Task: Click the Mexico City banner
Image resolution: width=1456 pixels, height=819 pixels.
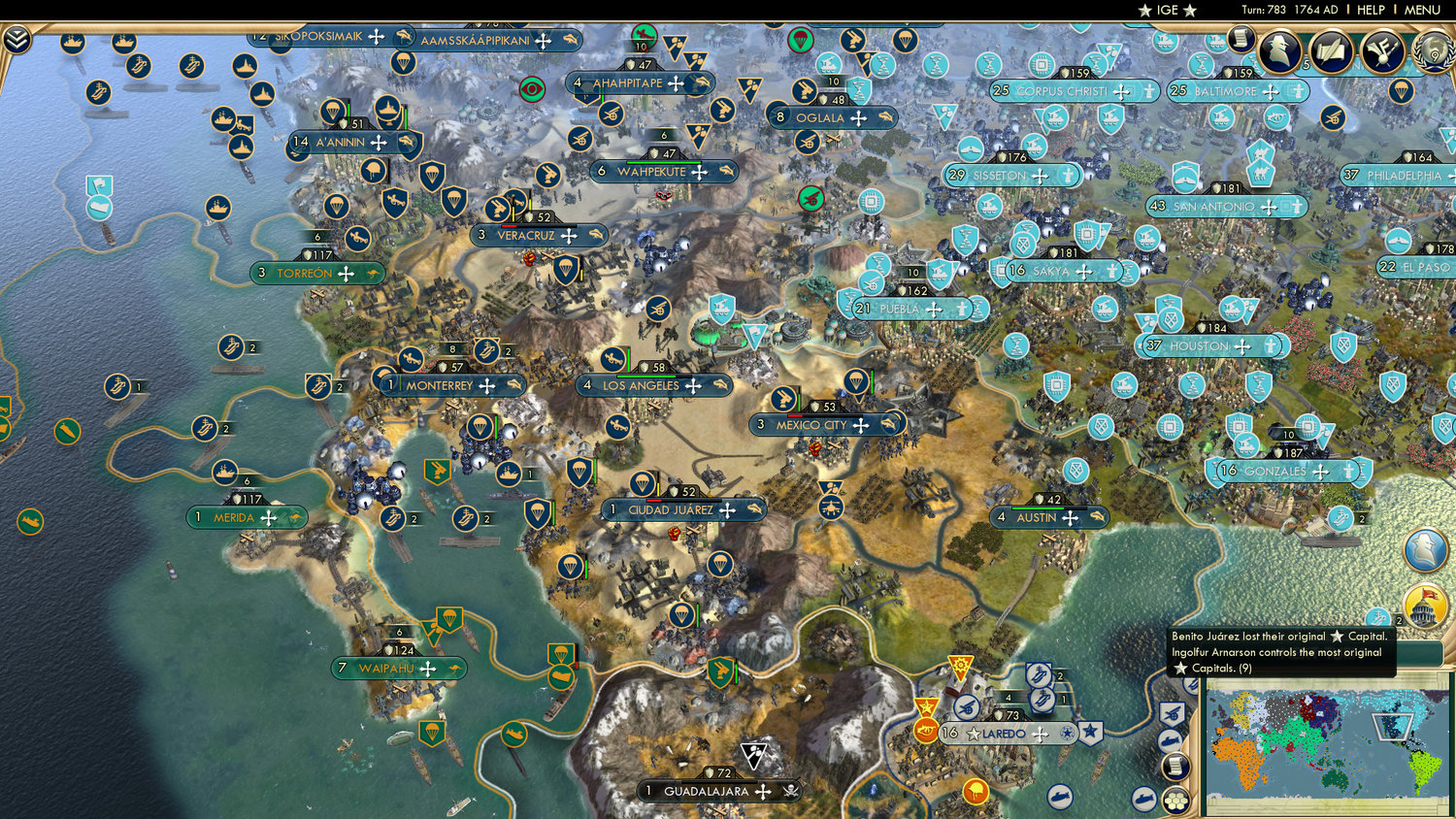Action: 826,424
